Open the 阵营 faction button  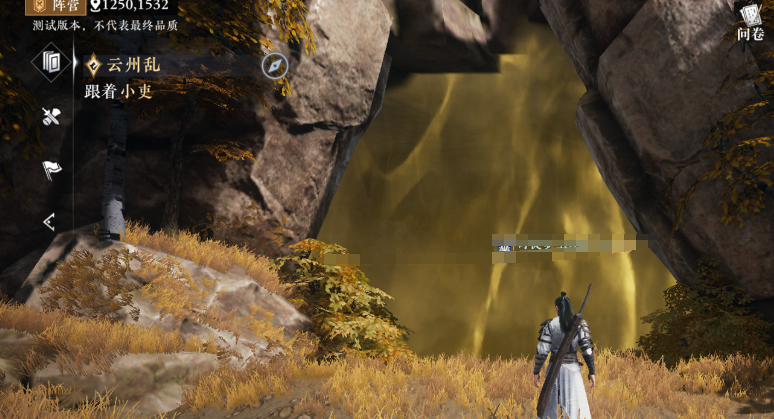point(53,6)
